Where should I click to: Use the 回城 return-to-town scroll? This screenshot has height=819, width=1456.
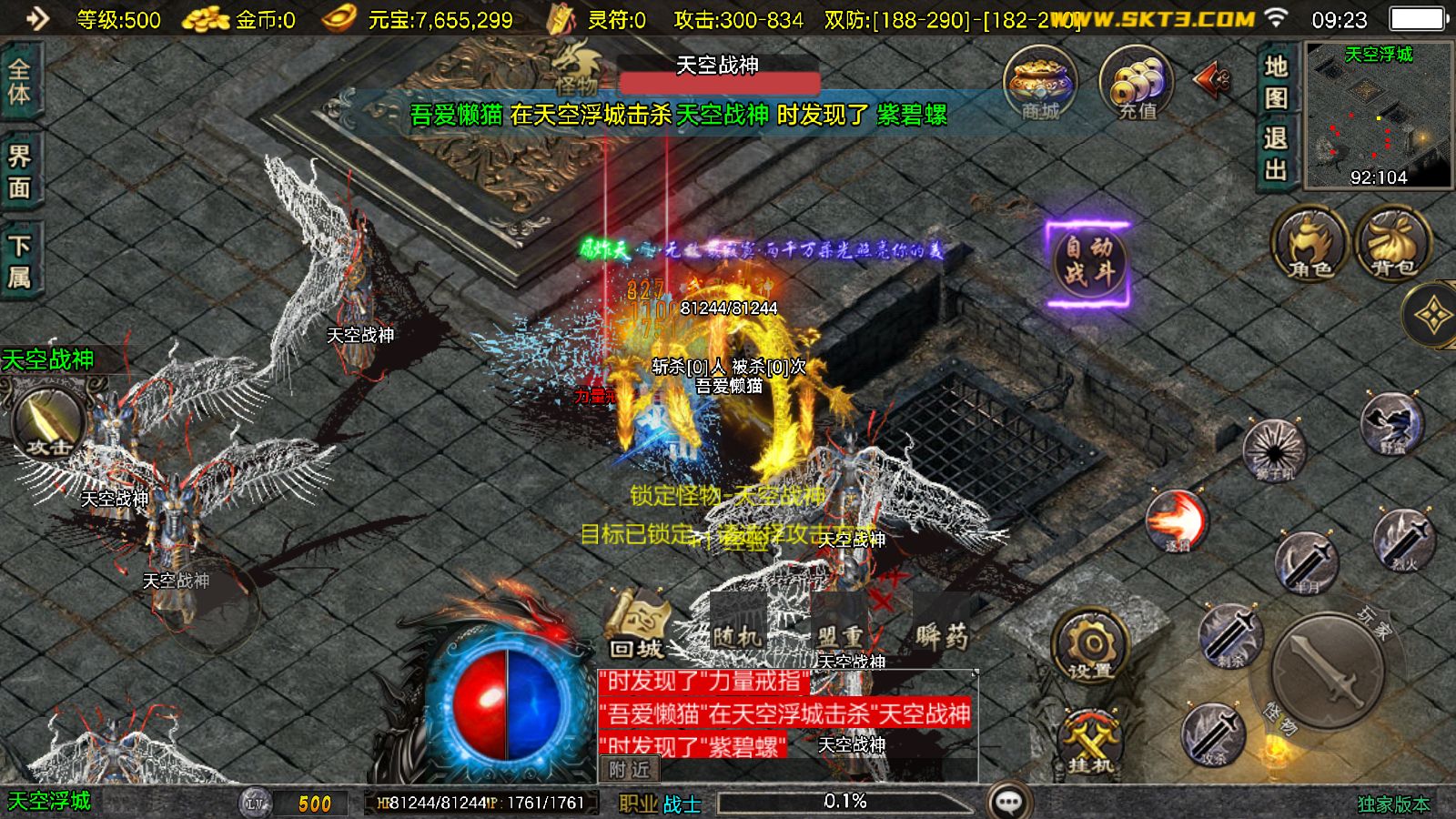pyautogui.click(x=637, y=626)
